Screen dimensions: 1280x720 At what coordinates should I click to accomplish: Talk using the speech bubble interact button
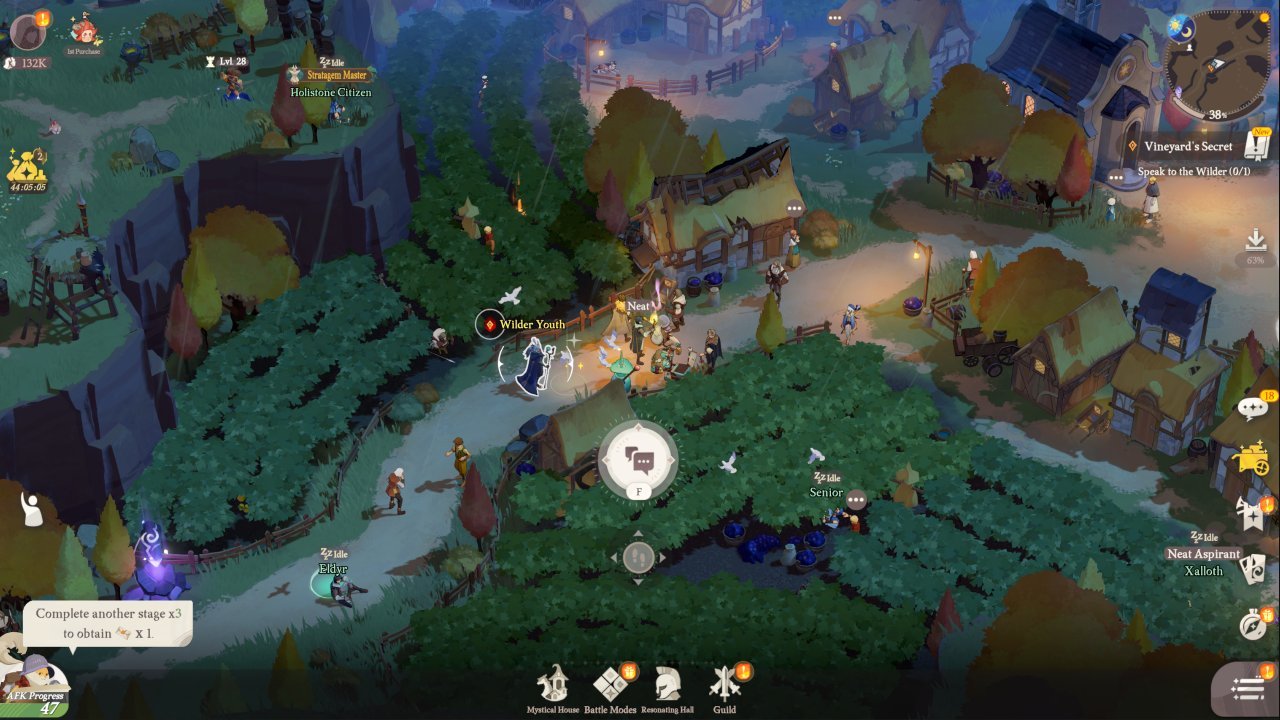coord(638,459)
